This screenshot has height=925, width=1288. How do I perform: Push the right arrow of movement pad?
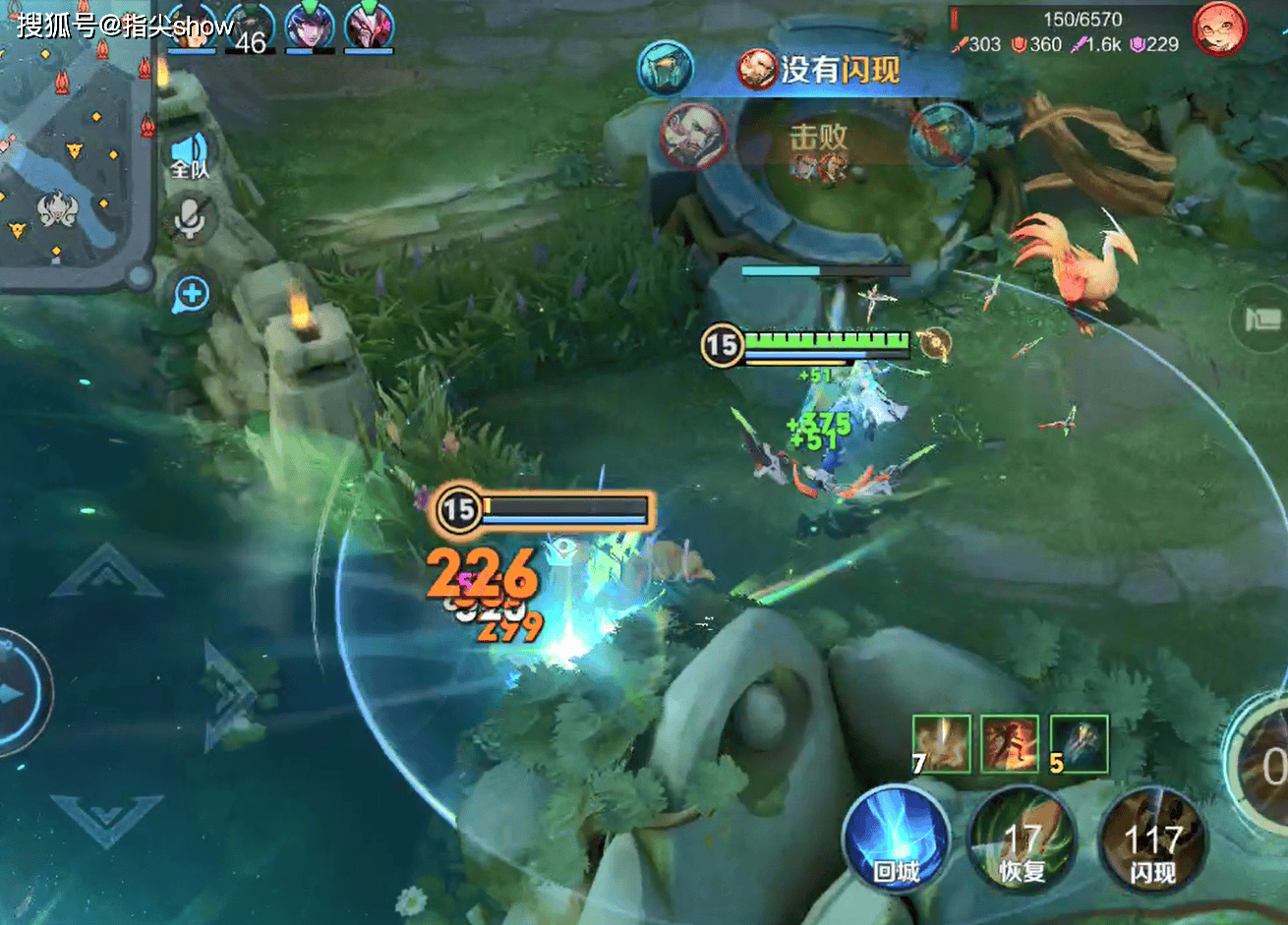pos(228,694)
